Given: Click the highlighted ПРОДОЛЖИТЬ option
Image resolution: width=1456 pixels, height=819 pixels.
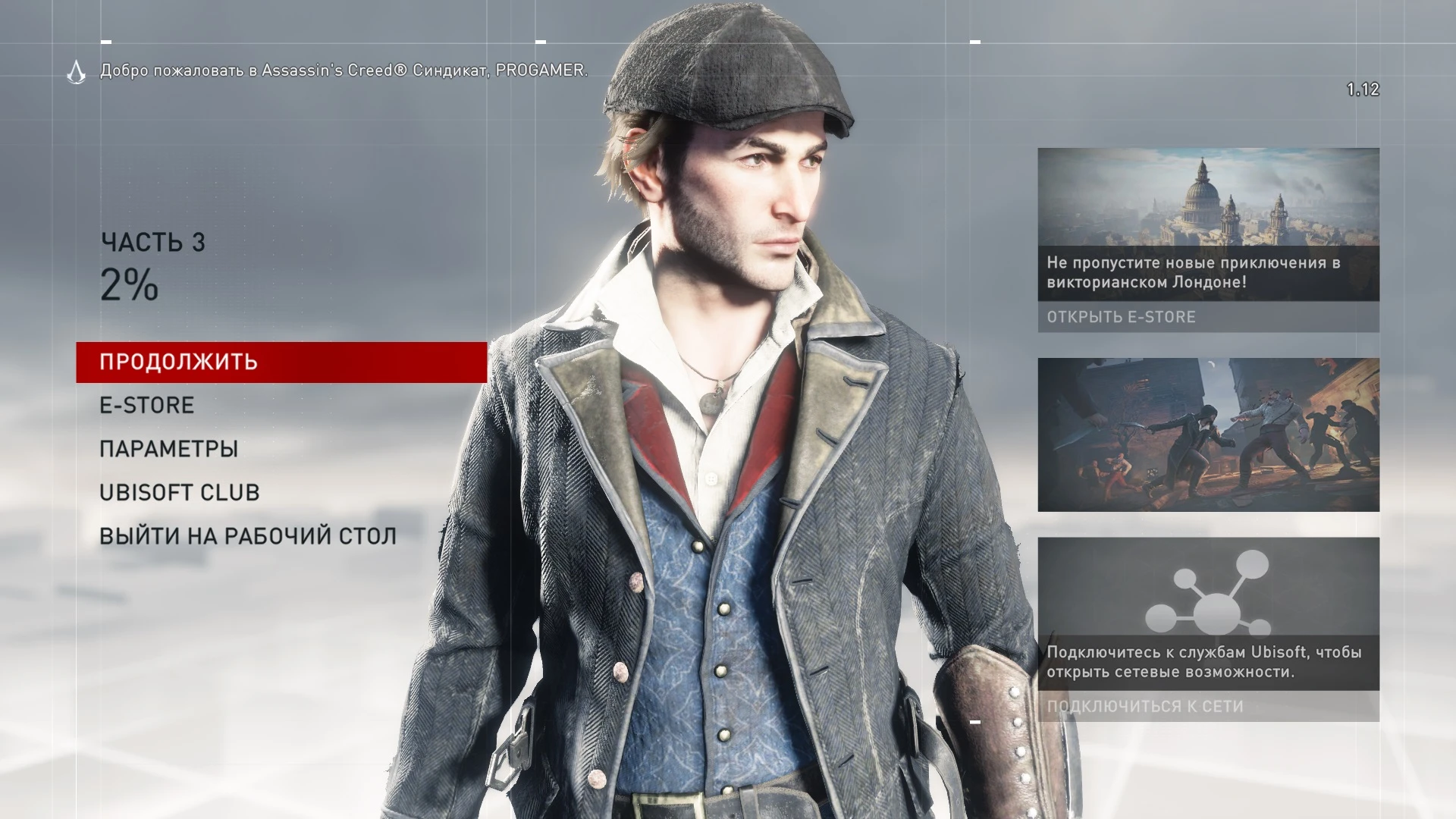Looking at the screenshot, I should tap(177, 362).
